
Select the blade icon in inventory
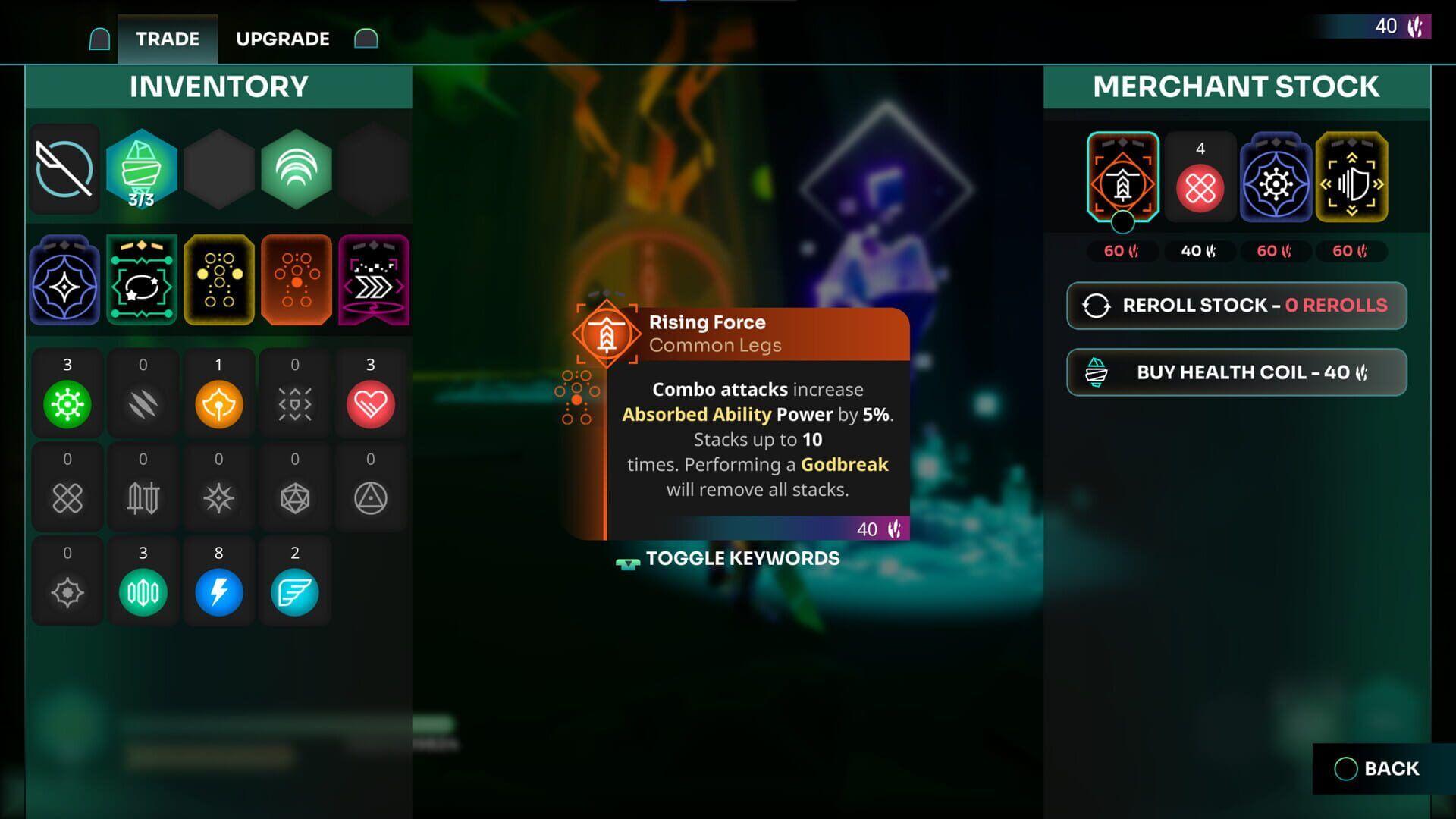(65, 168)
